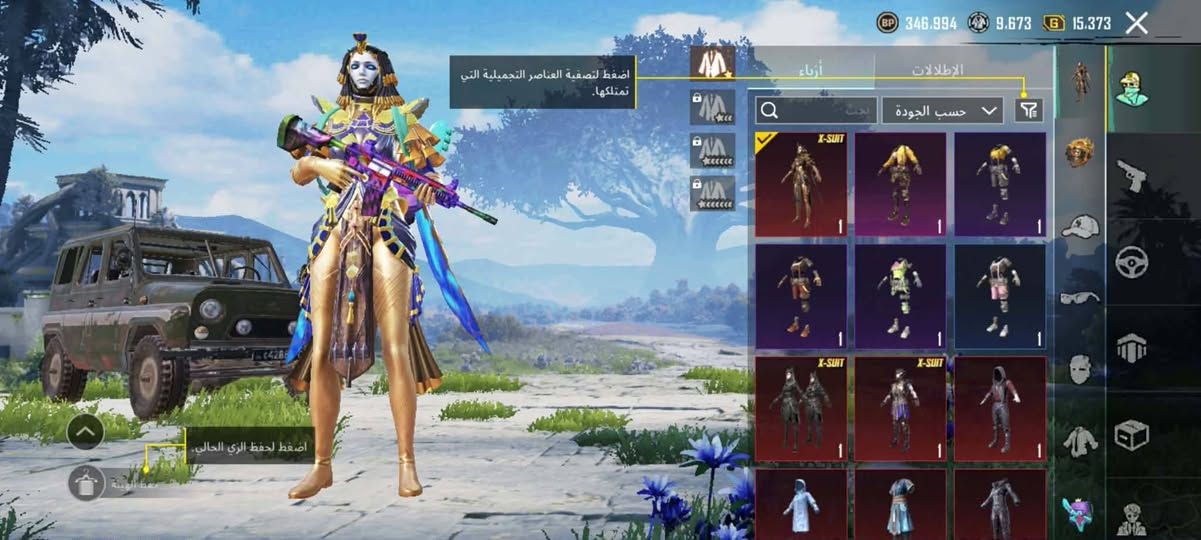Select the active white suit outfit preset
This screenshot has height=540, width=1201.
(x=712, y=64)
